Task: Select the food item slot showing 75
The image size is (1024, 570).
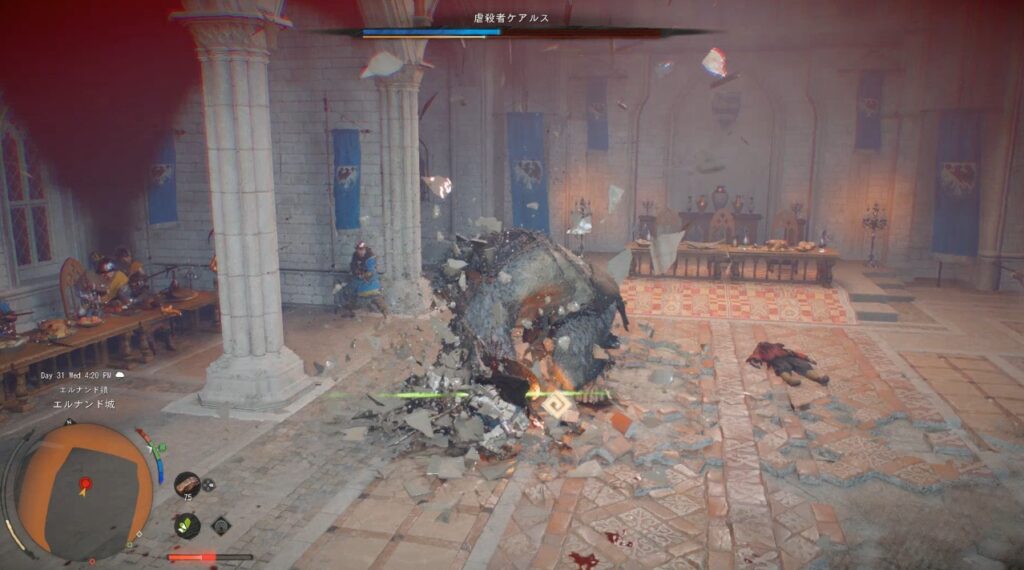Action: coord(187,484)
